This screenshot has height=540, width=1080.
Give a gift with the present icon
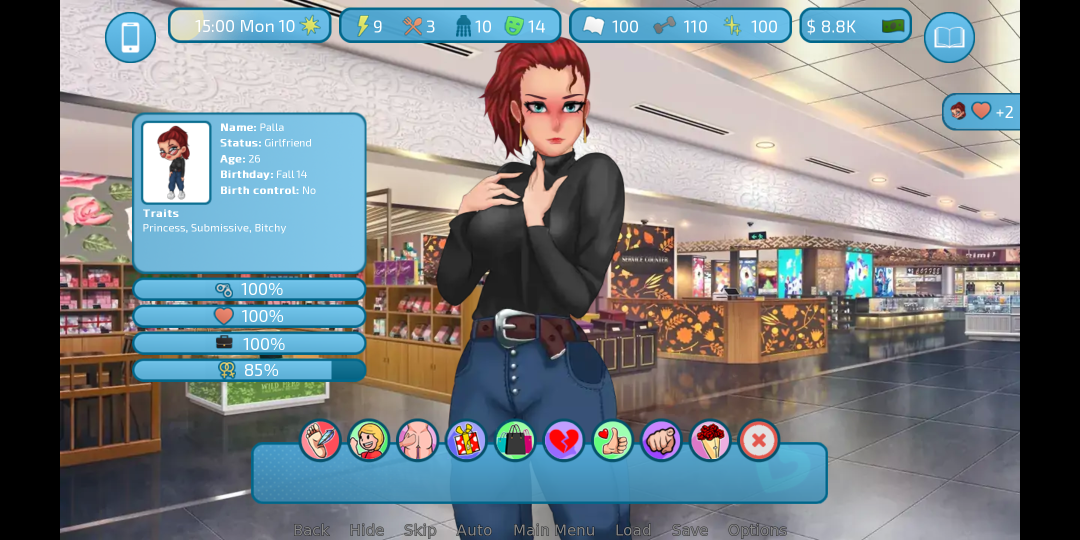tap(466, 440)
